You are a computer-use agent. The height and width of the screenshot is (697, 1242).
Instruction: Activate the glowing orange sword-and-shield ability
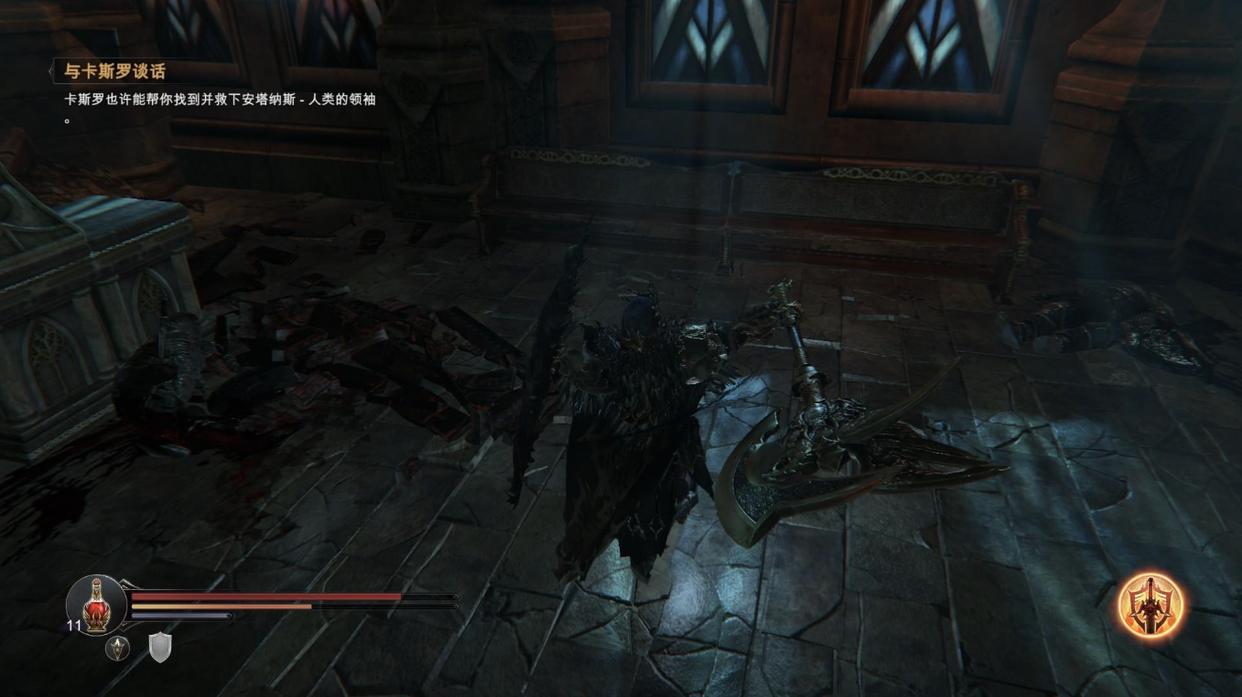coord(1150,605)
